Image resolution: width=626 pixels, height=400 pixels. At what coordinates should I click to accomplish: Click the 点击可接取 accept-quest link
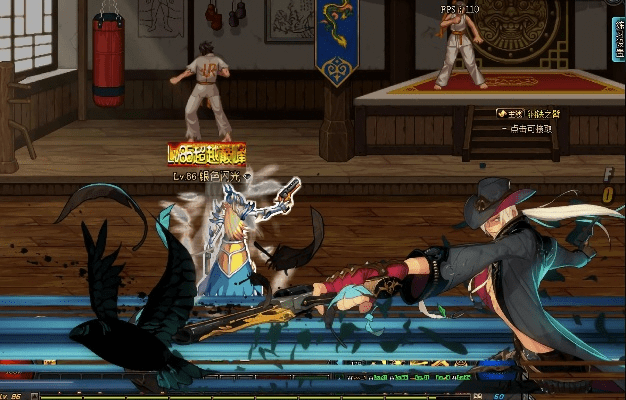point(532,128)
